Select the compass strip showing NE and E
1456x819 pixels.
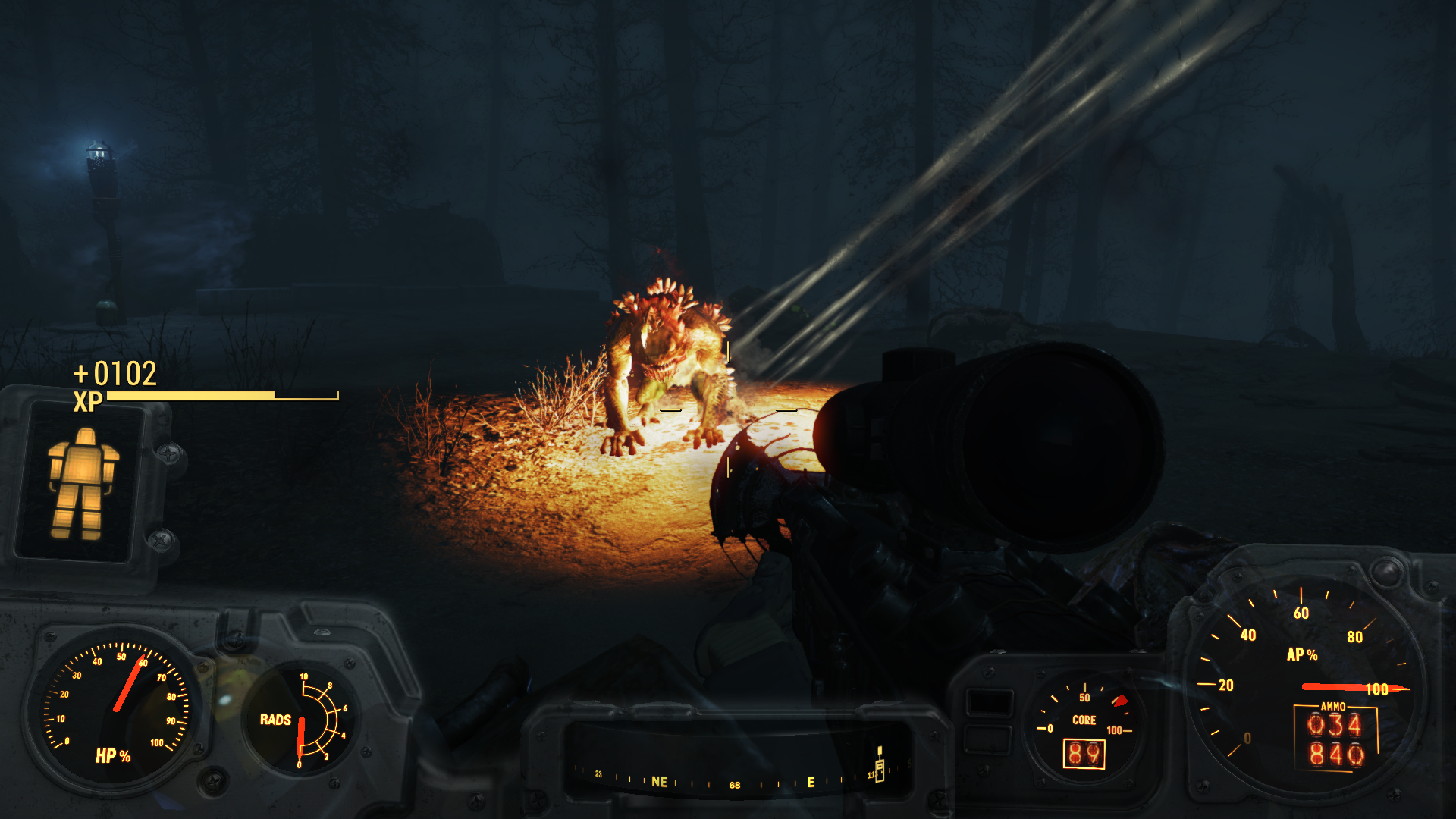[734, 779]
